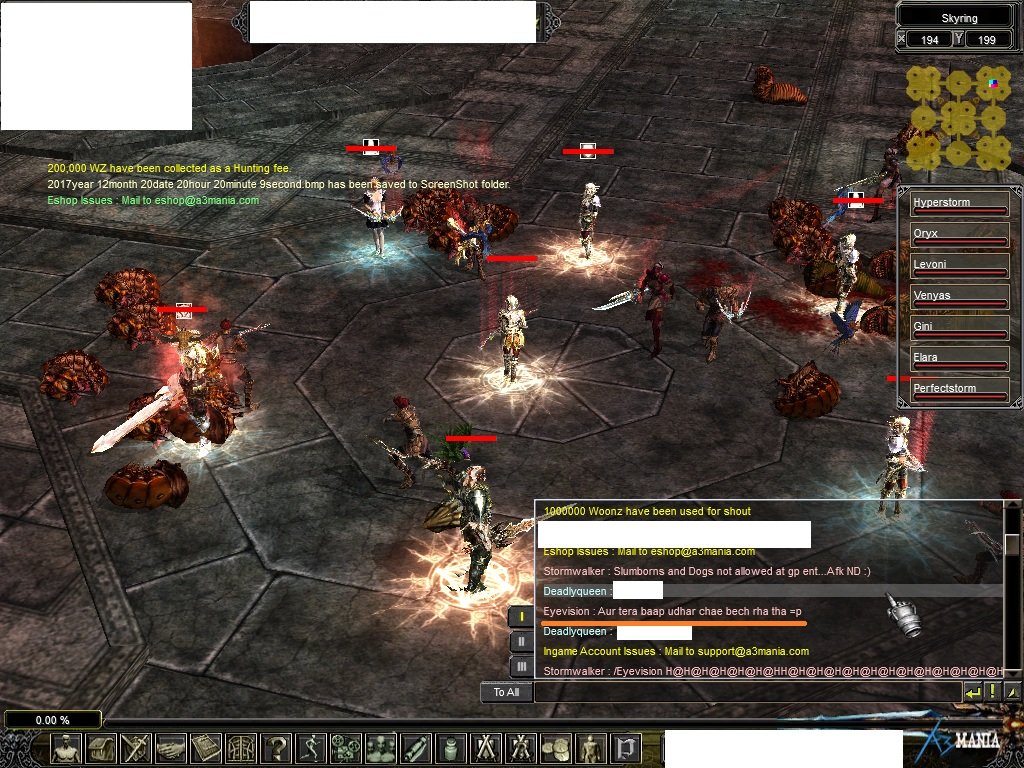This screenshot has height=768, width=1024.
Task: Click the question mark help icon
Action: pyautogui.click(x=276, y=748)
